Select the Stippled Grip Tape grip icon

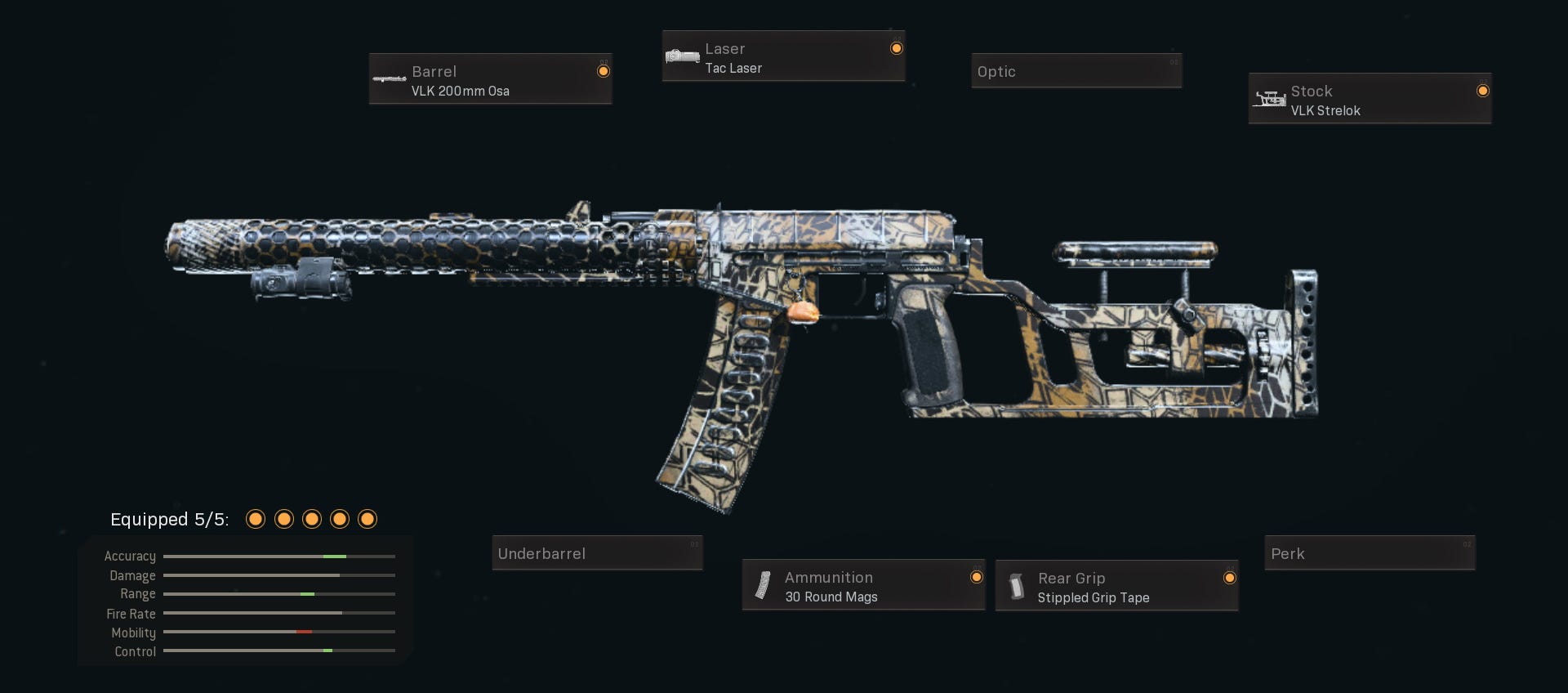(x=1018, y=585)
